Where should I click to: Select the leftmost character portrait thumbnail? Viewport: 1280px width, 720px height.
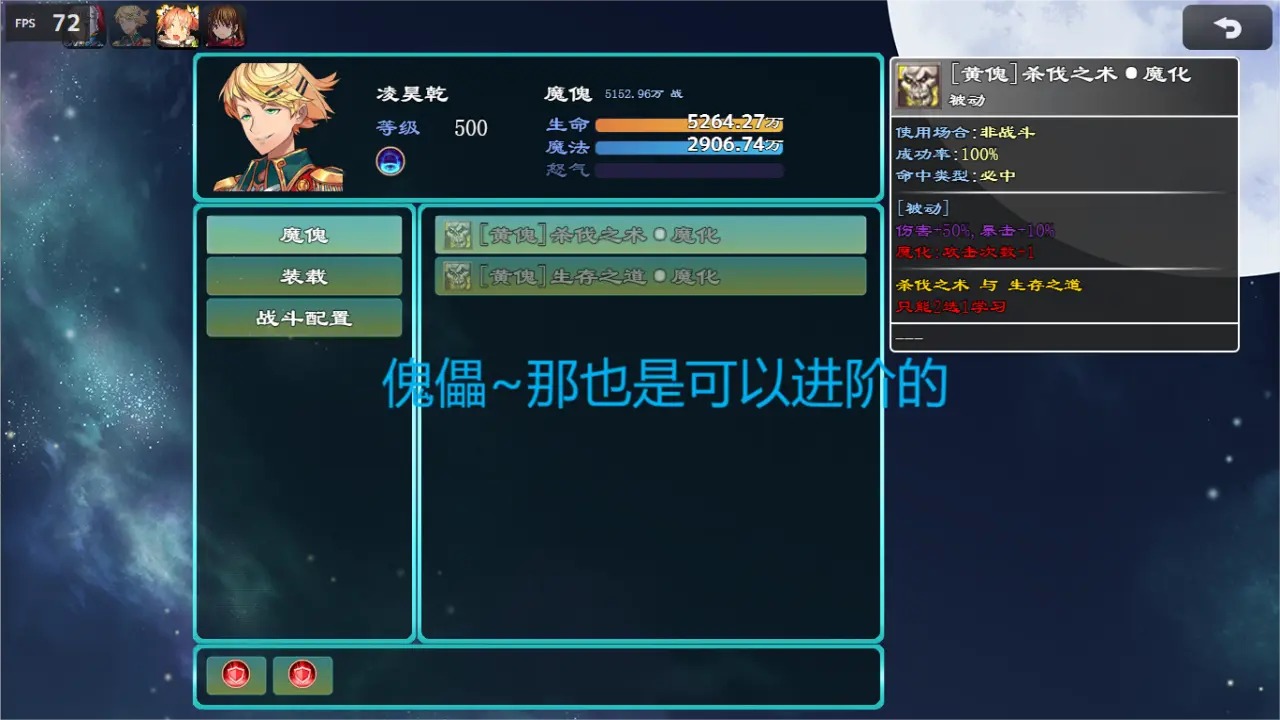click(84, 25)
